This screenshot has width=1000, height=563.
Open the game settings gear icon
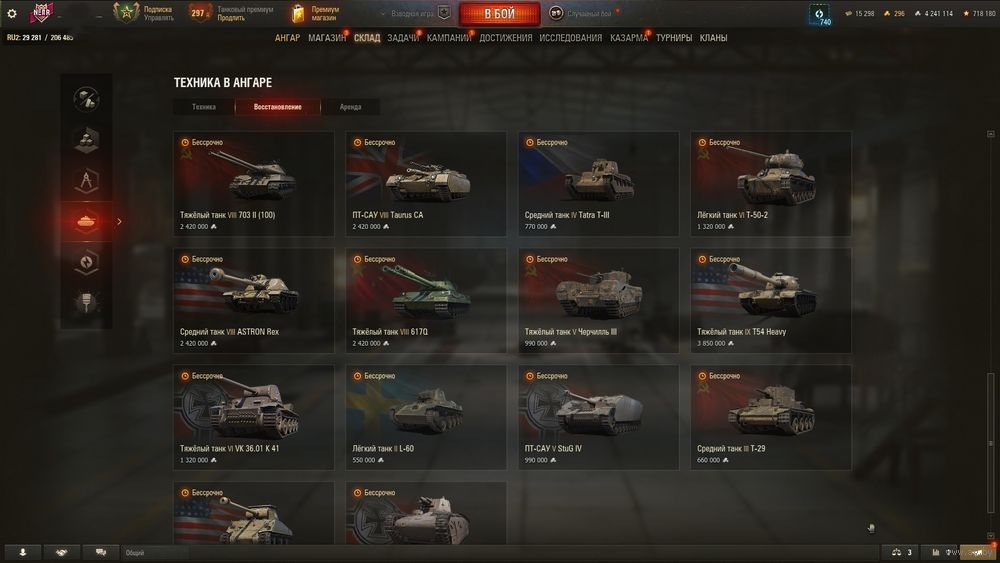point(12,14)
